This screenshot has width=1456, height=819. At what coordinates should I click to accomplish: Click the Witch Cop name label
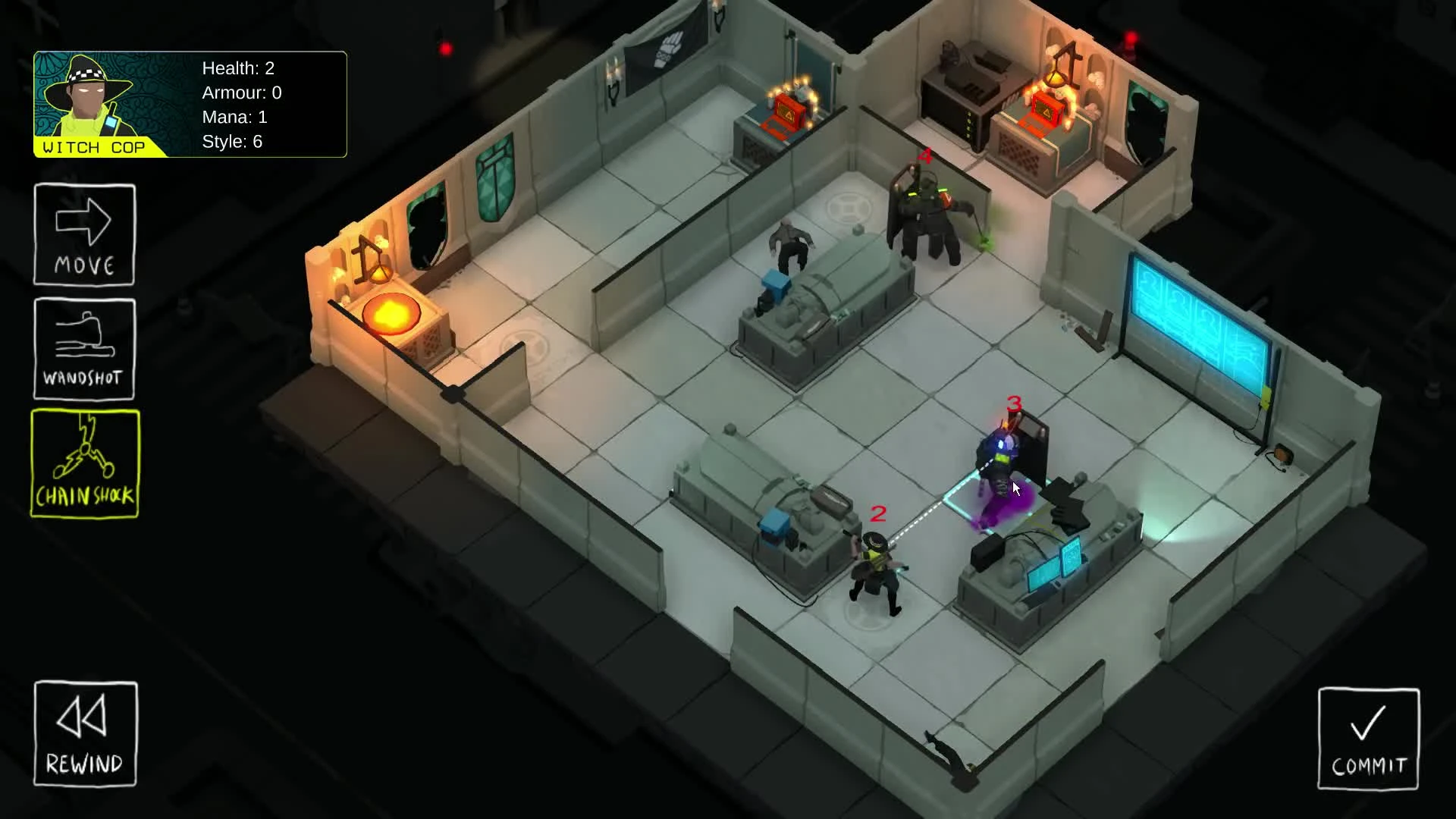pyautogui.click(x=95, y=148)
